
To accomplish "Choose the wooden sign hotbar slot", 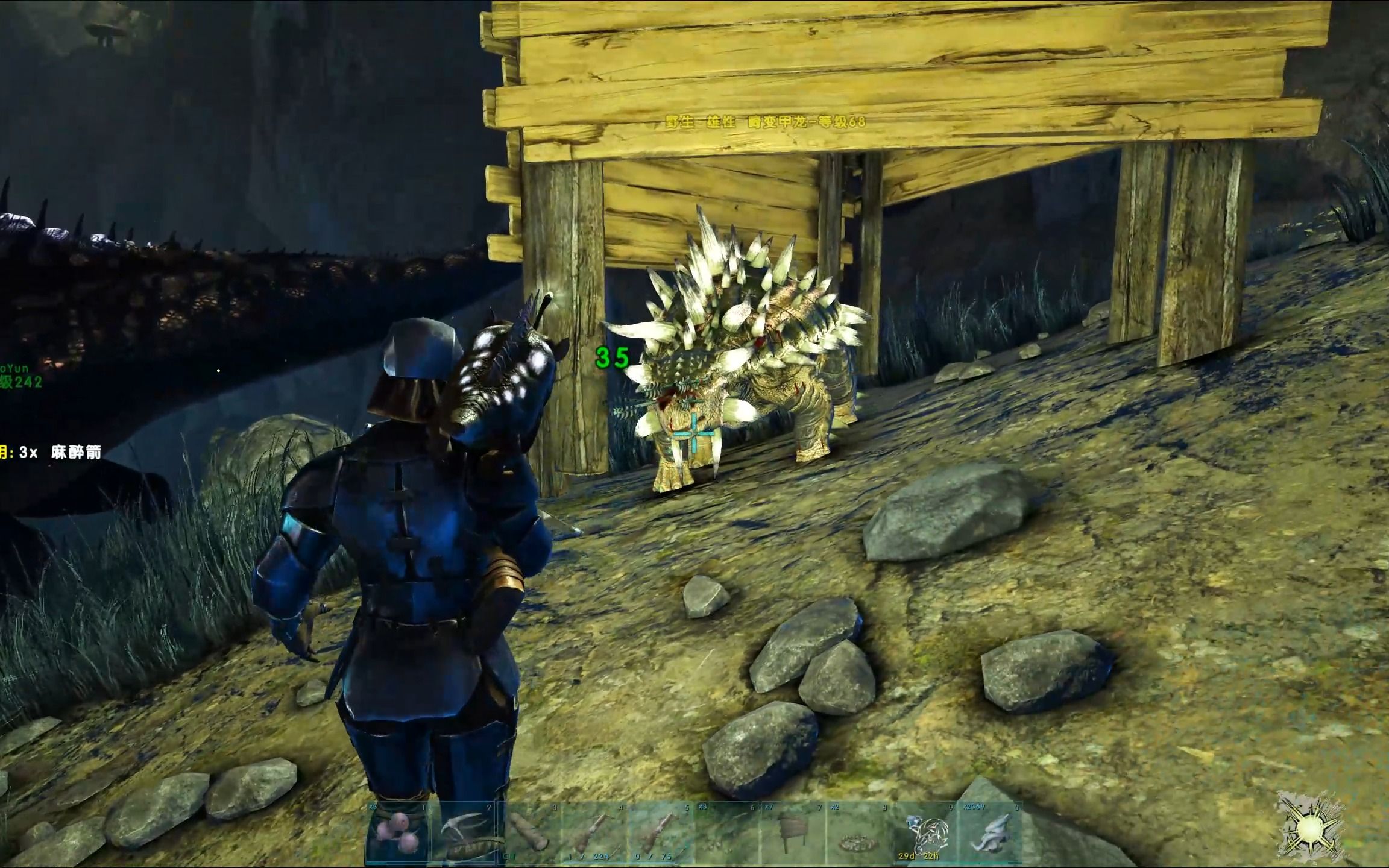I will 793,833.
